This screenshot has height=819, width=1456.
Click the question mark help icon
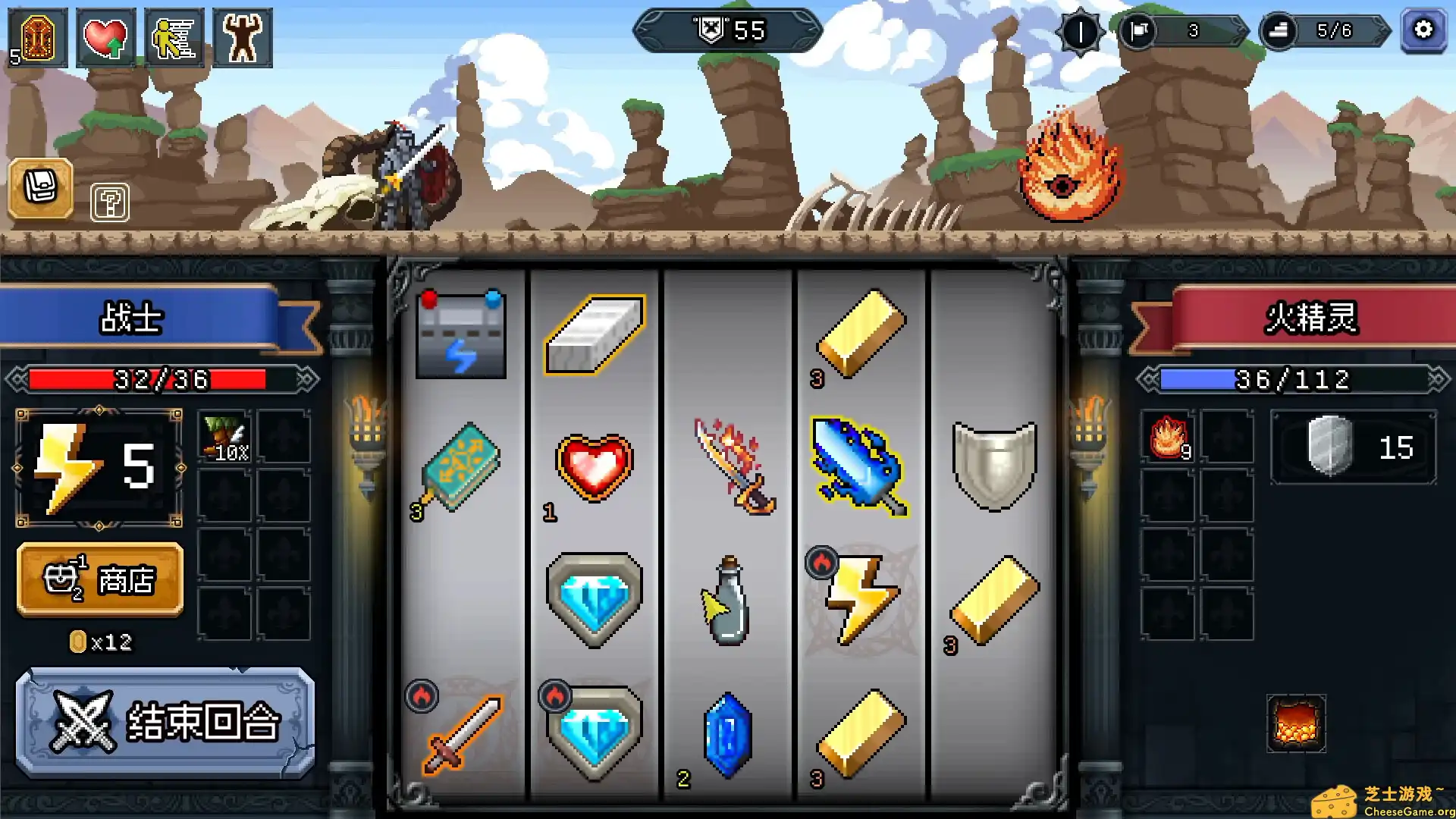109,203
